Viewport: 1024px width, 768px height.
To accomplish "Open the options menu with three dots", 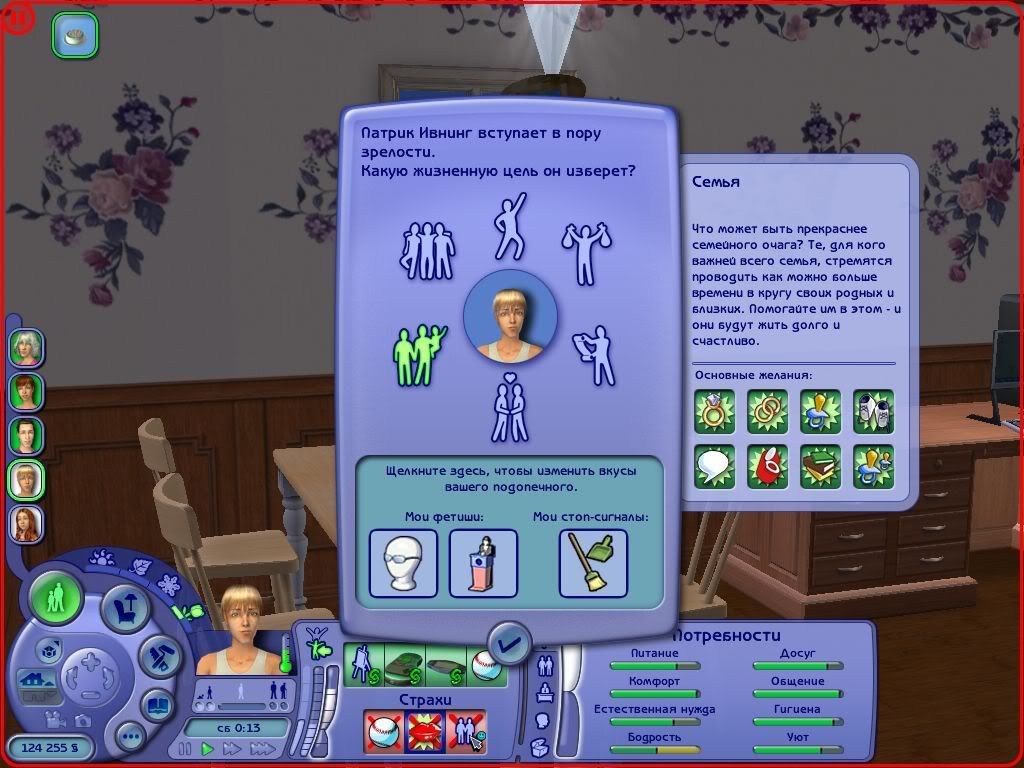I will (x=130, y=737).
